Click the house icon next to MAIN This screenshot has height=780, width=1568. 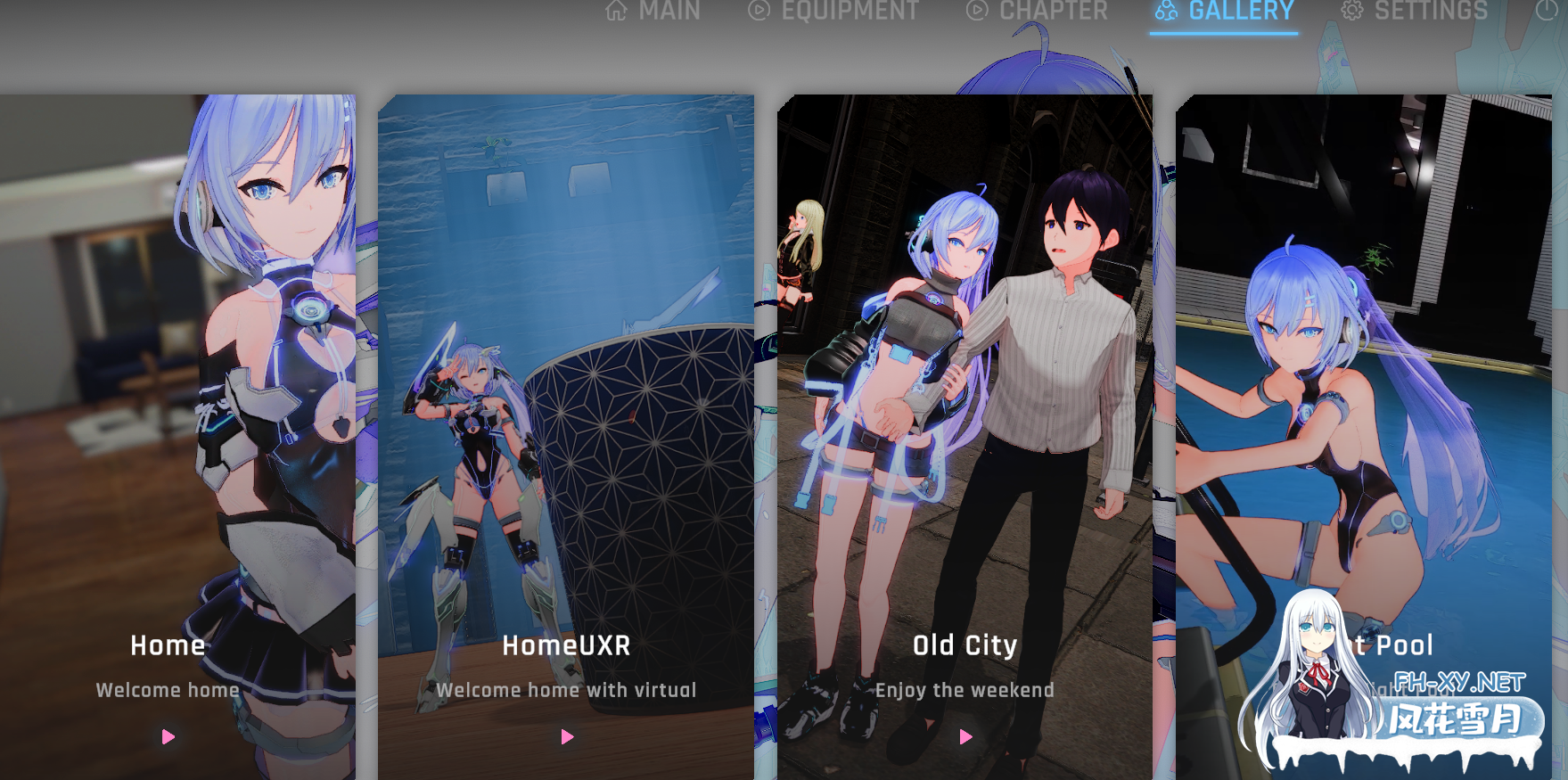[617, 12]
